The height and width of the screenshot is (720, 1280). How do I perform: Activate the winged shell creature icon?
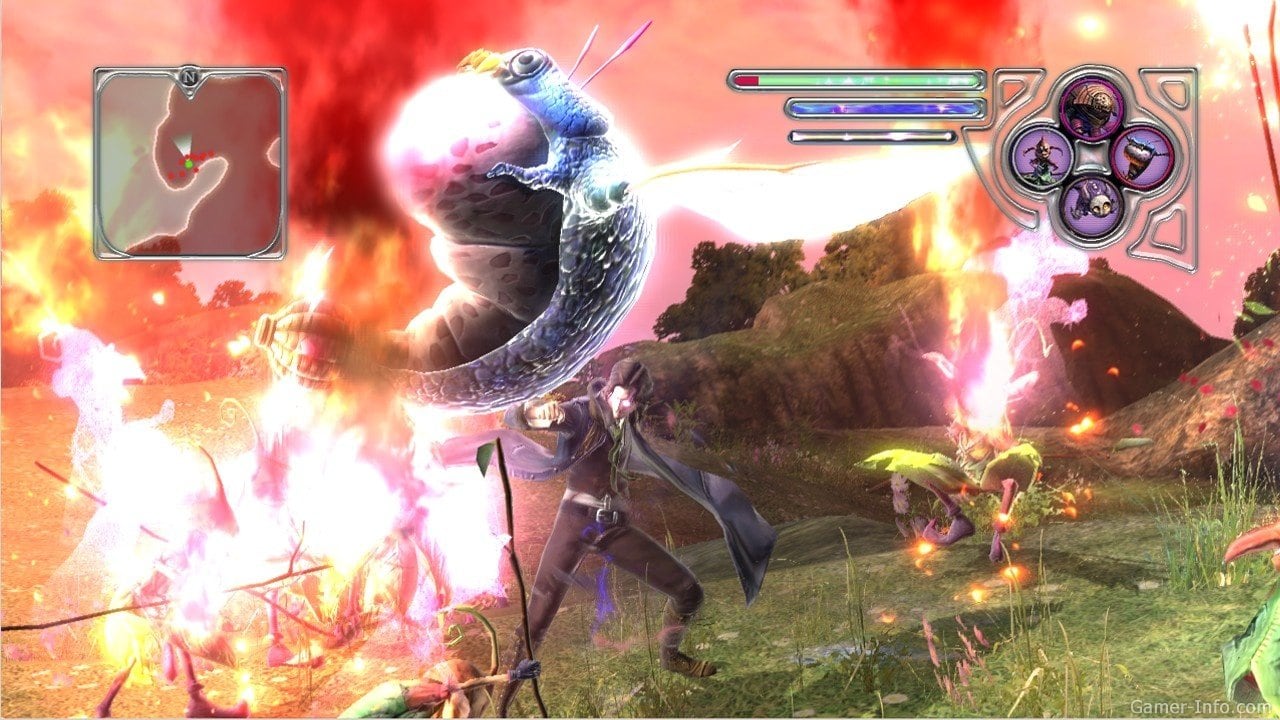[1141, 158]
